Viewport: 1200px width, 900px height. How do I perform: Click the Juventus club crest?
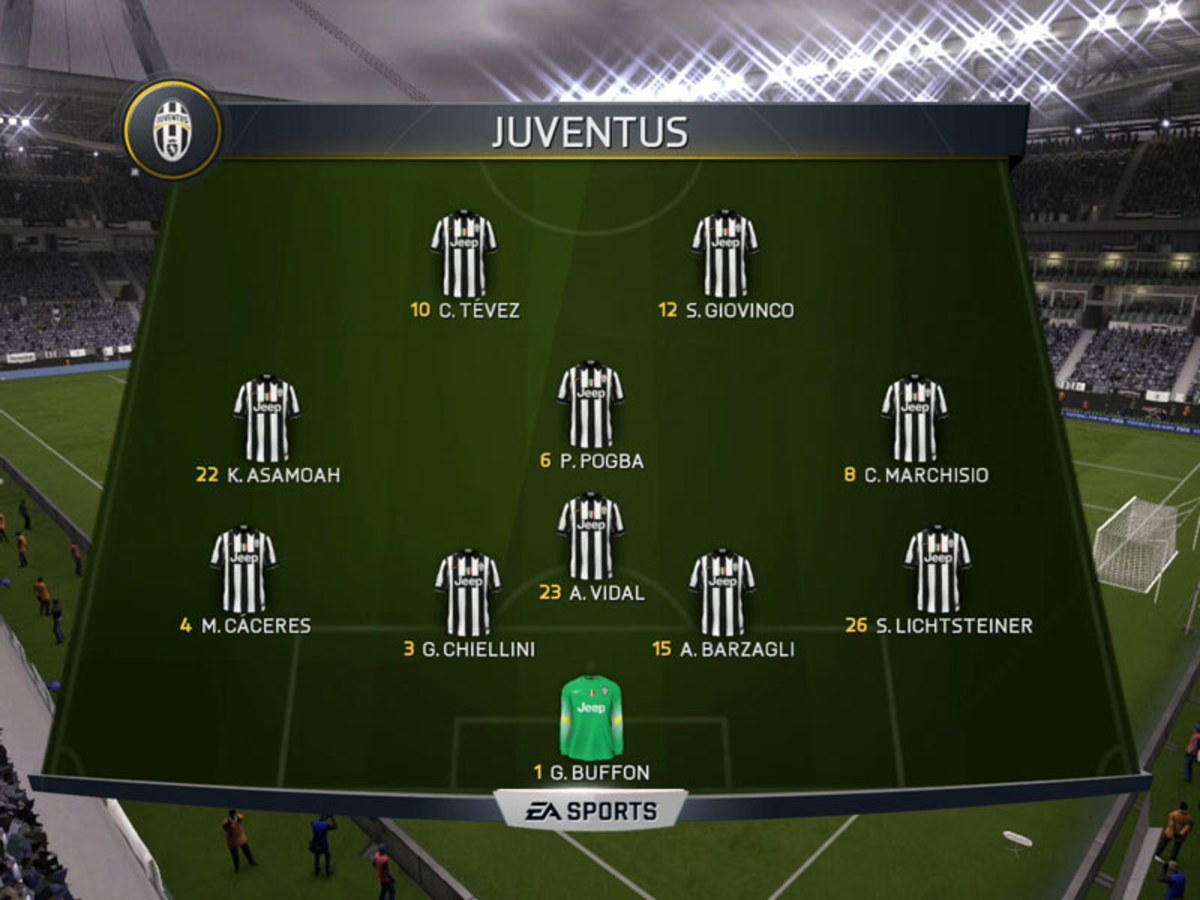point(172,130)
